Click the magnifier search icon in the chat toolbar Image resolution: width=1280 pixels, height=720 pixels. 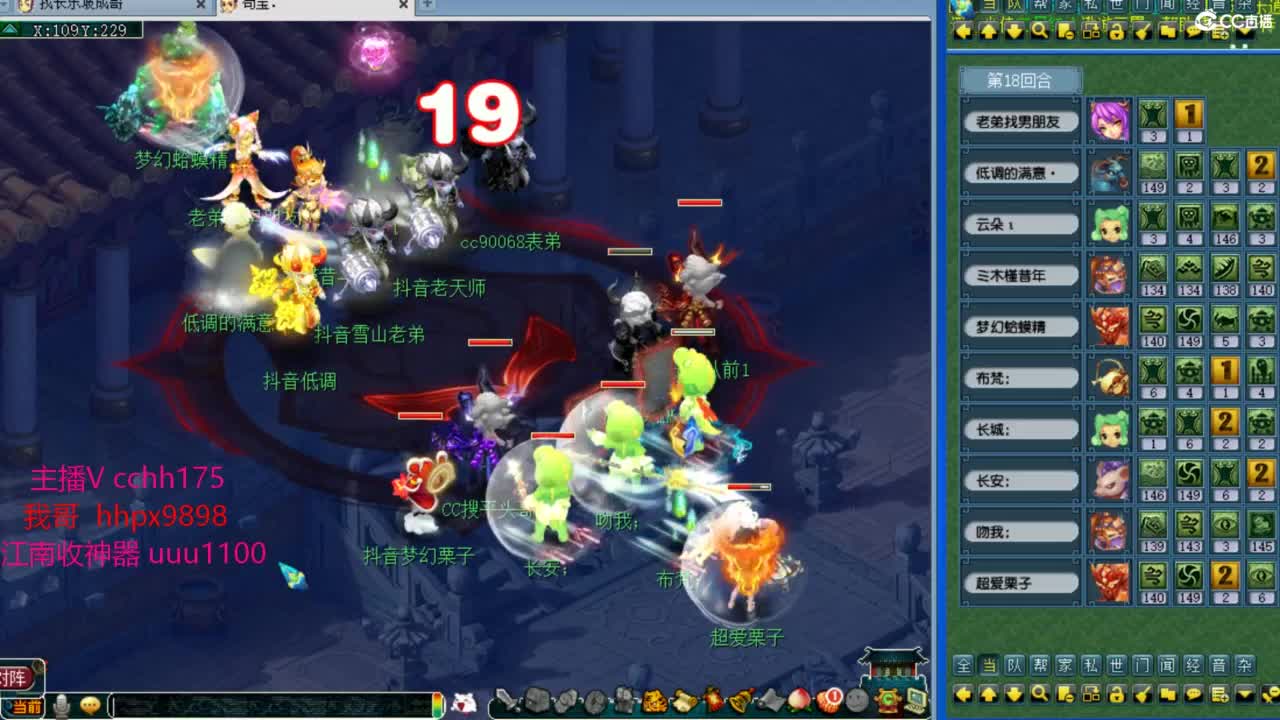pos(1039,694)
